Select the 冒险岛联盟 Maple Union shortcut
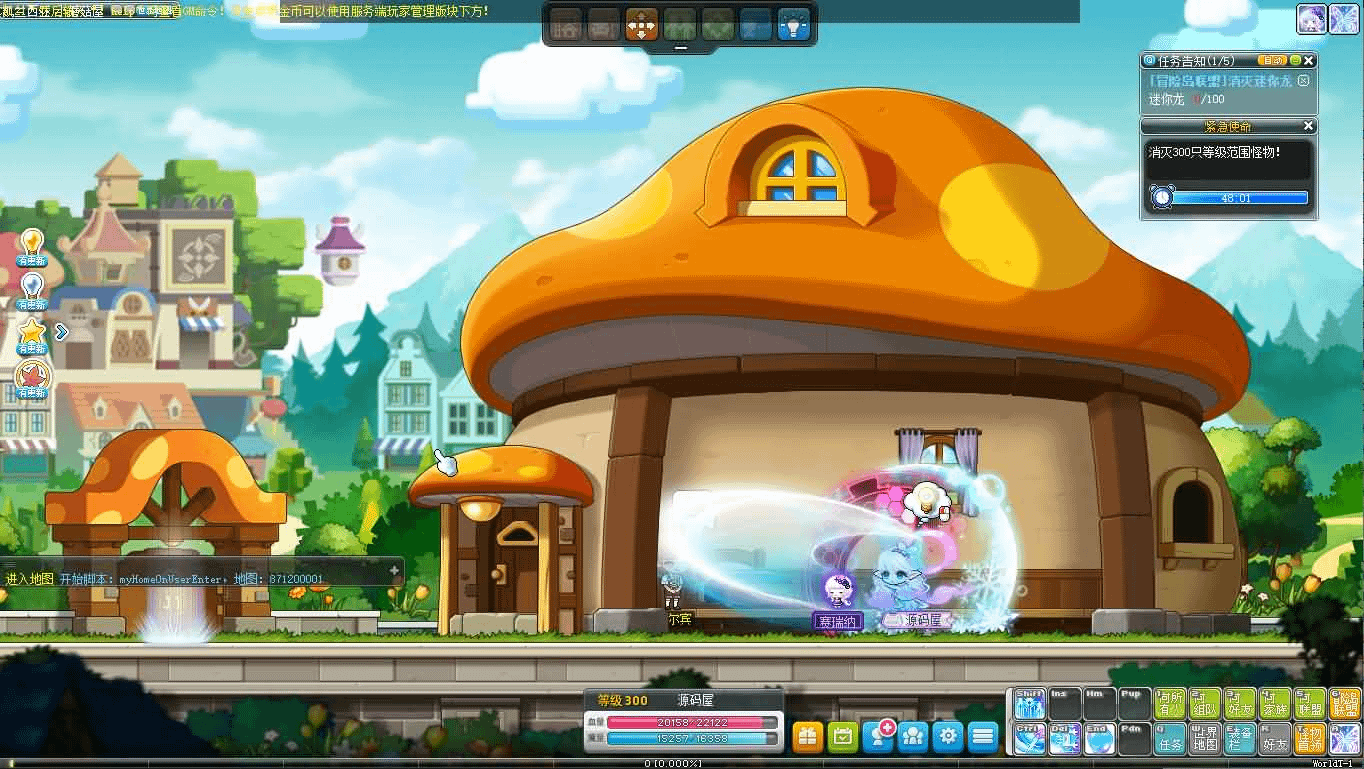Image resolution: width=1364 pixels, height=769 pixels. point(1344,704)
